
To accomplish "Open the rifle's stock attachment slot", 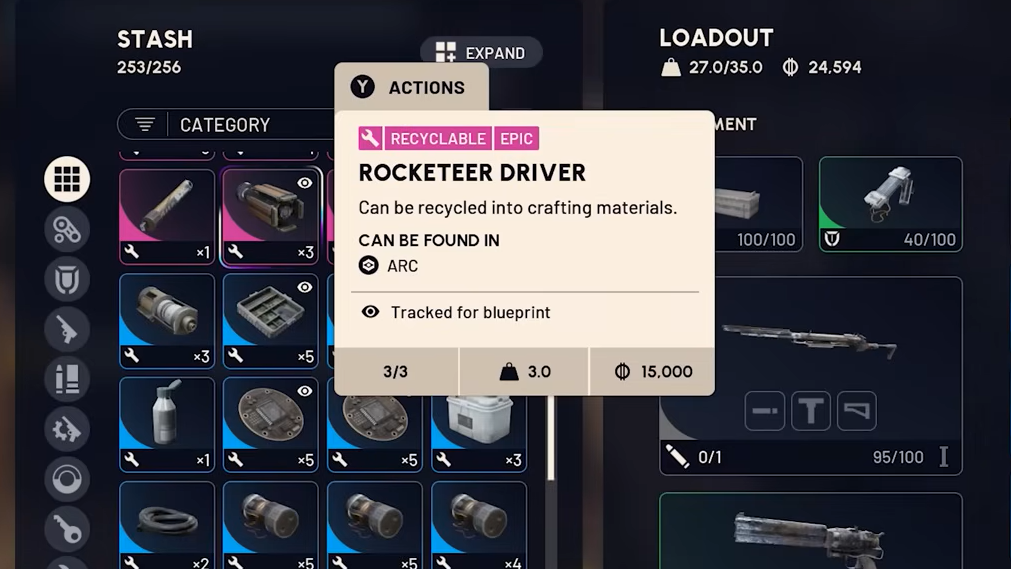I will 857,411.
